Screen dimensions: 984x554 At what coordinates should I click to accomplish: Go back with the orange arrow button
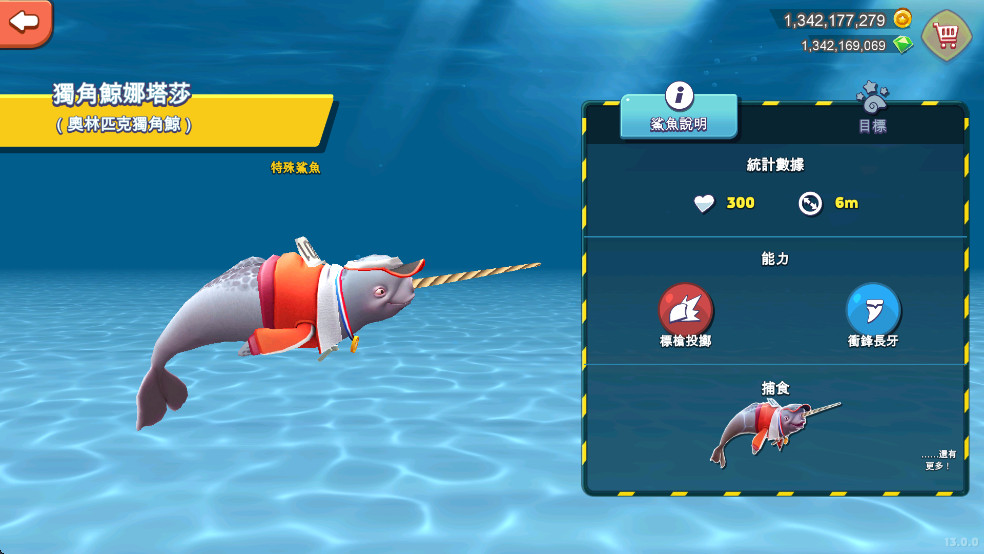click(x=24, y=21)
